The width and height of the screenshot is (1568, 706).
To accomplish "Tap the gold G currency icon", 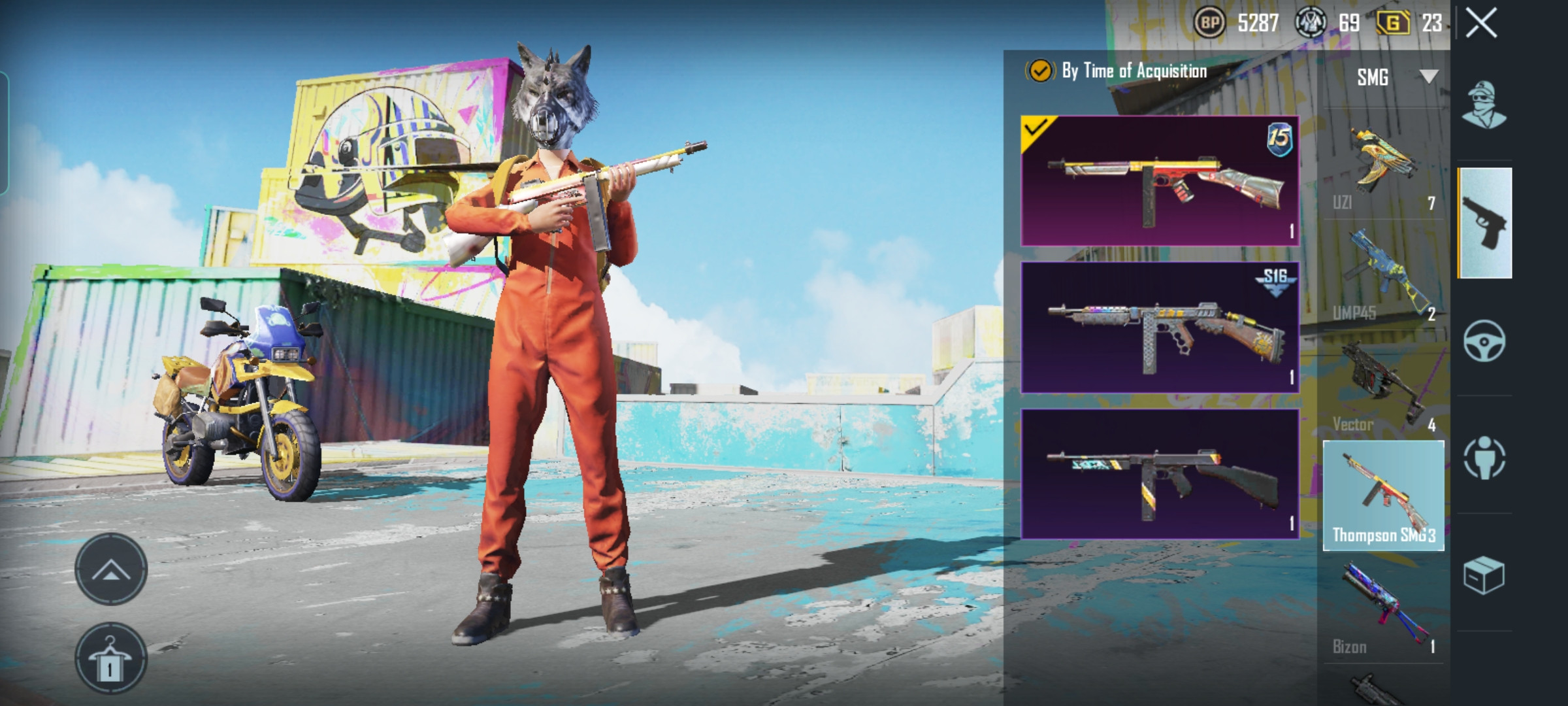I will coord(1392,24).
